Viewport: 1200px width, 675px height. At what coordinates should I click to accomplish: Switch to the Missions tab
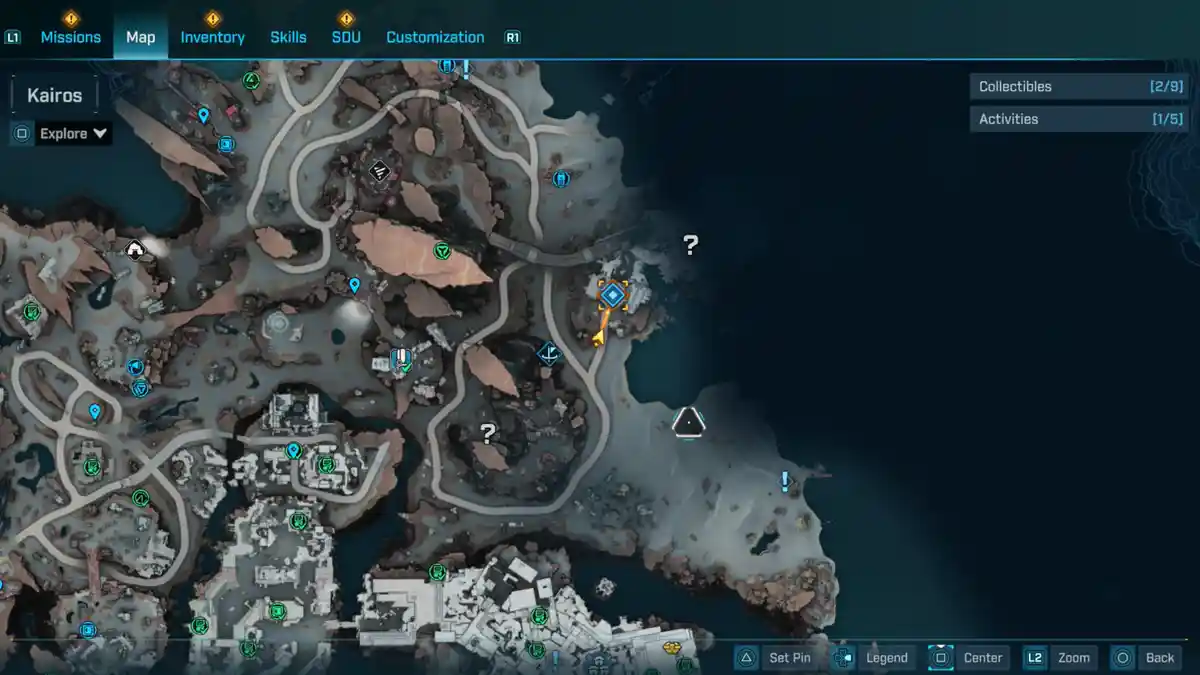coord(70,37)
